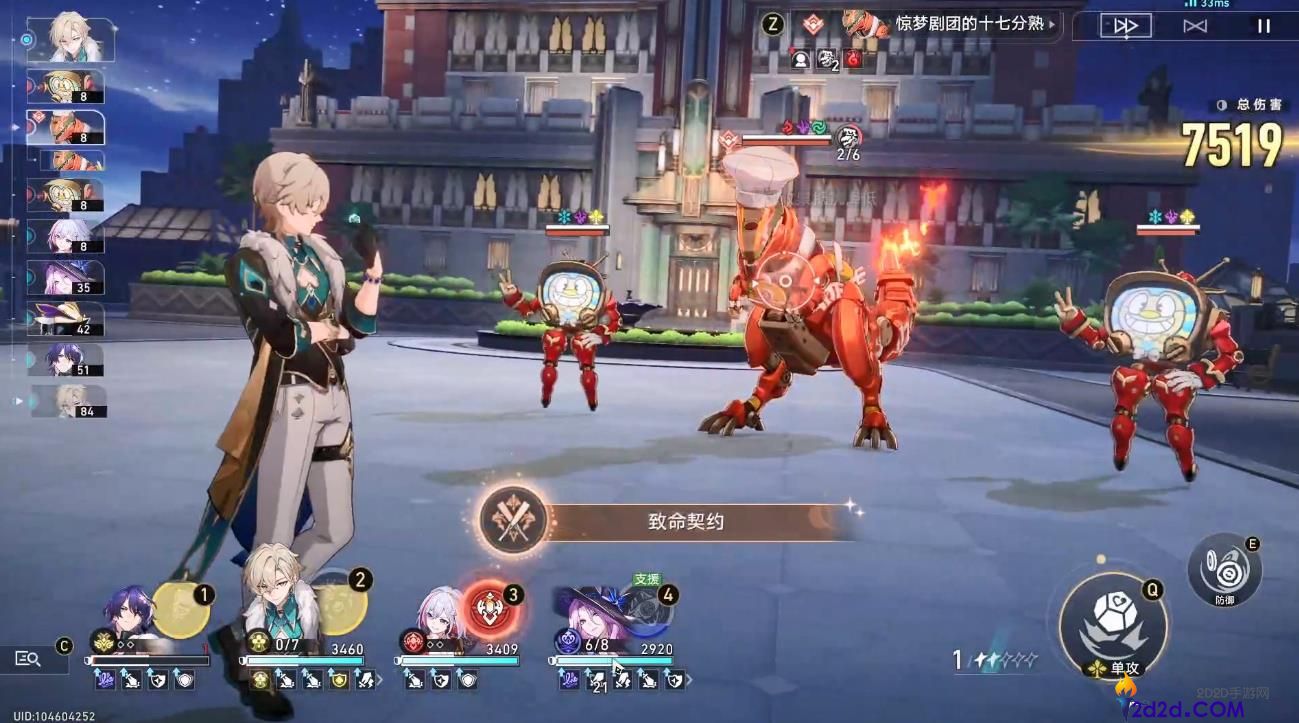Activate the 防御 defend skill bound to E

click(x=1224, y=570)
